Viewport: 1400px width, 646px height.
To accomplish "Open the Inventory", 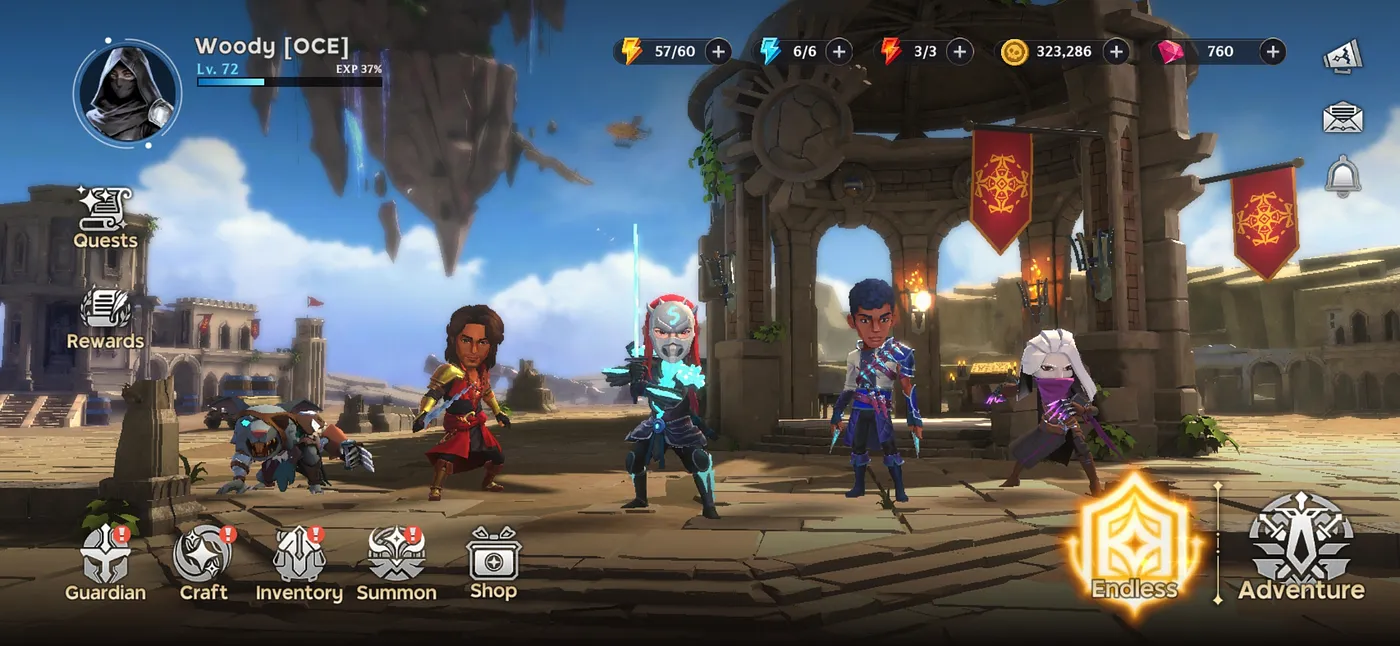I will coord(299,564).
